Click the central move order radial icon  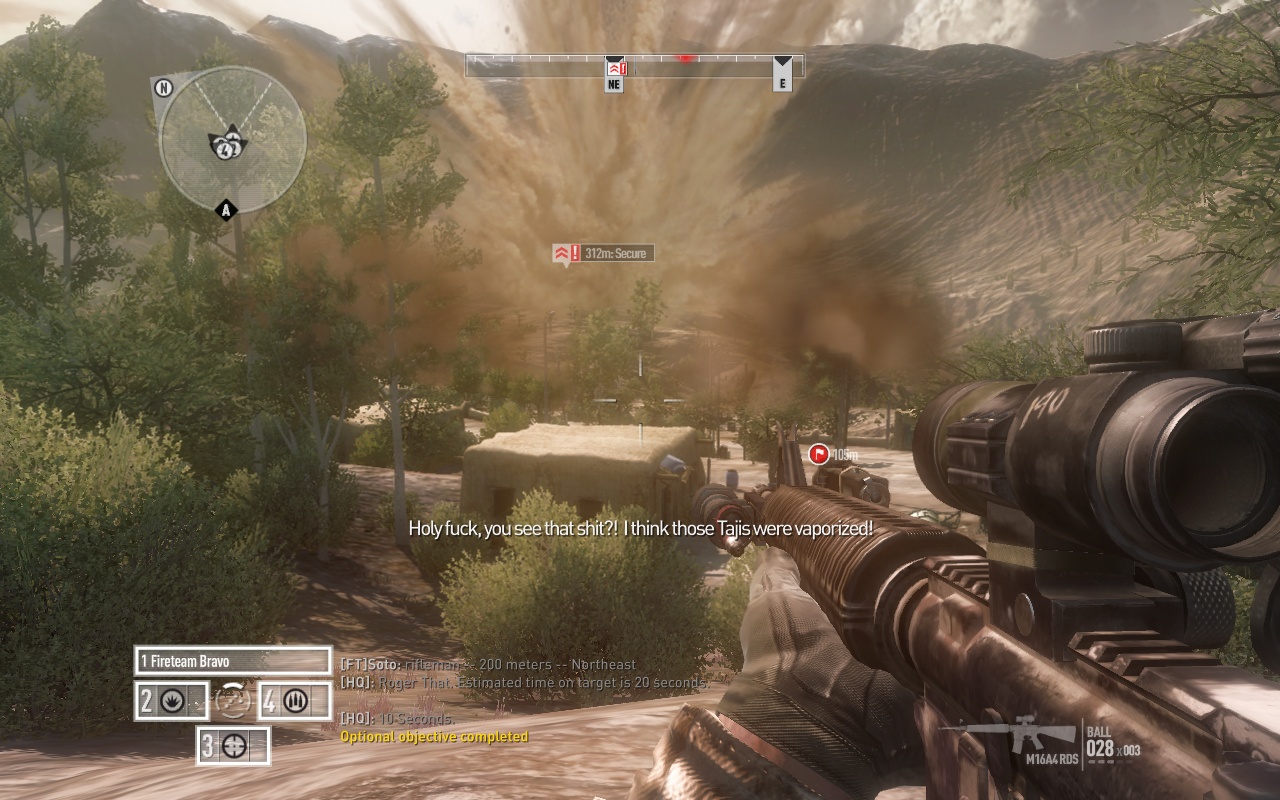232,699
